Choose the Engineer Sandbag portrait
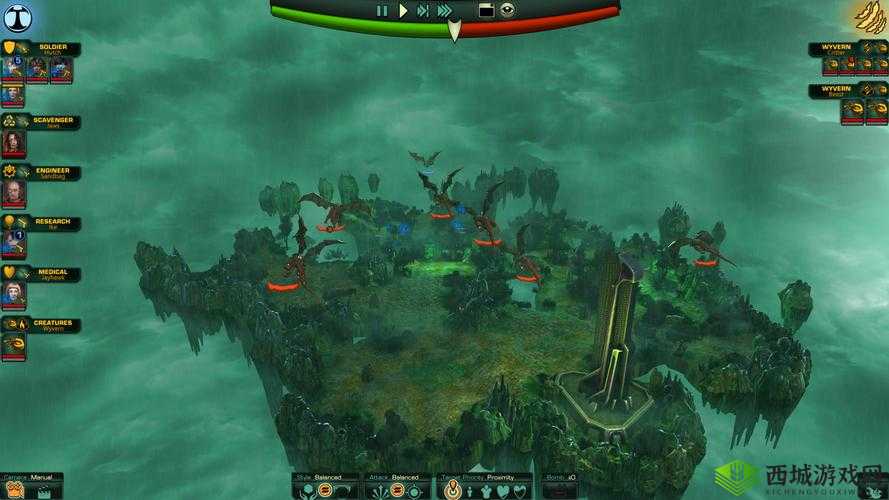Image resolution: width=889 pixels, height=500 pixels. [x=12, y=193]
